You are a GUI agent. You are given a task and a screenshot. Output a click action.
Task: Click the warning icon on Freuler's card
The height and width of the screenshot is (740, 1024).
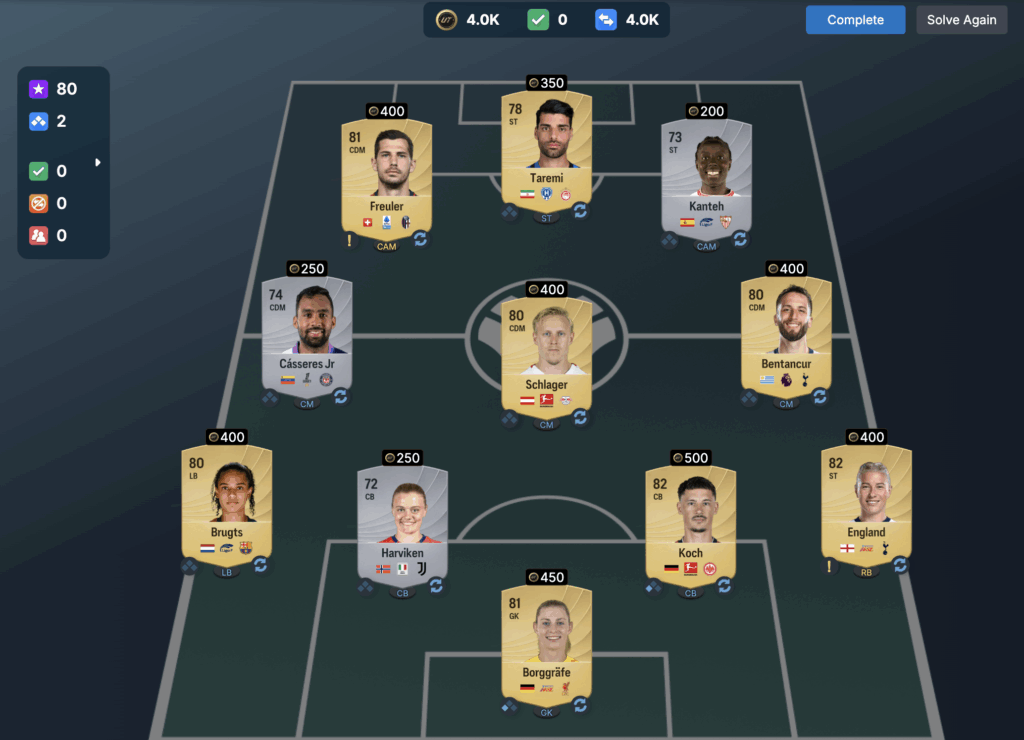pyautogui.click(x=350, y=240)
